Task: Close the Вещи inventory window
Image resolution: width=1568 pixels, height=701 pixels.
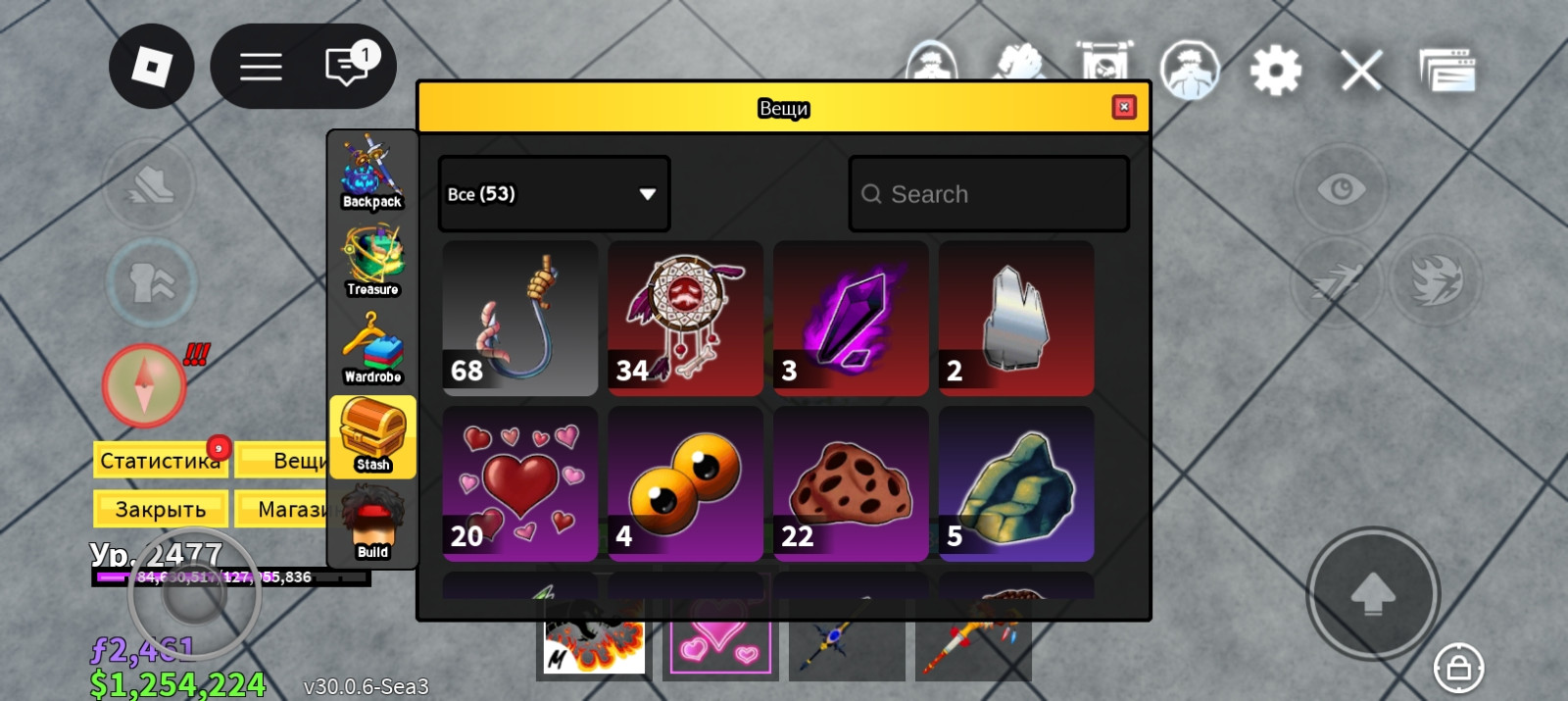Action: pos(1124,107)
